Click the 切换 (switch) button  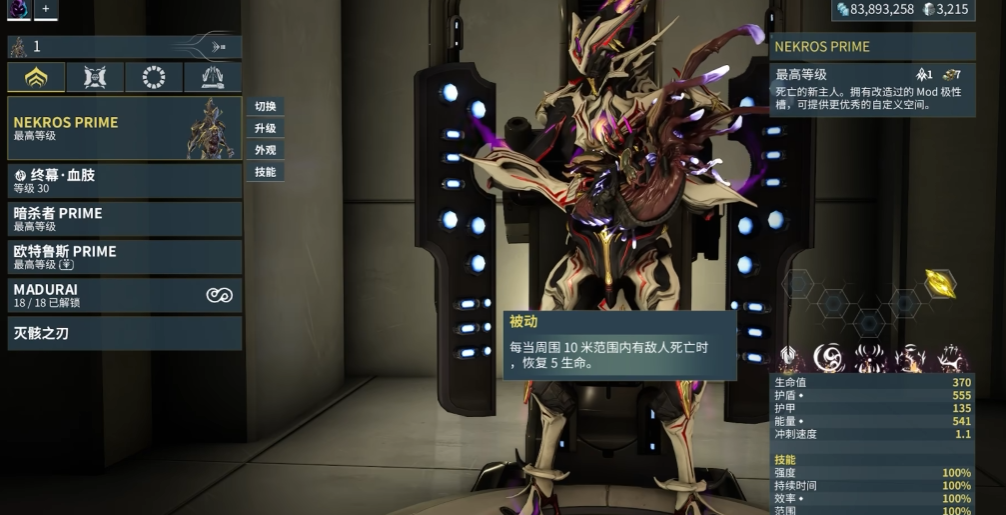265,106
